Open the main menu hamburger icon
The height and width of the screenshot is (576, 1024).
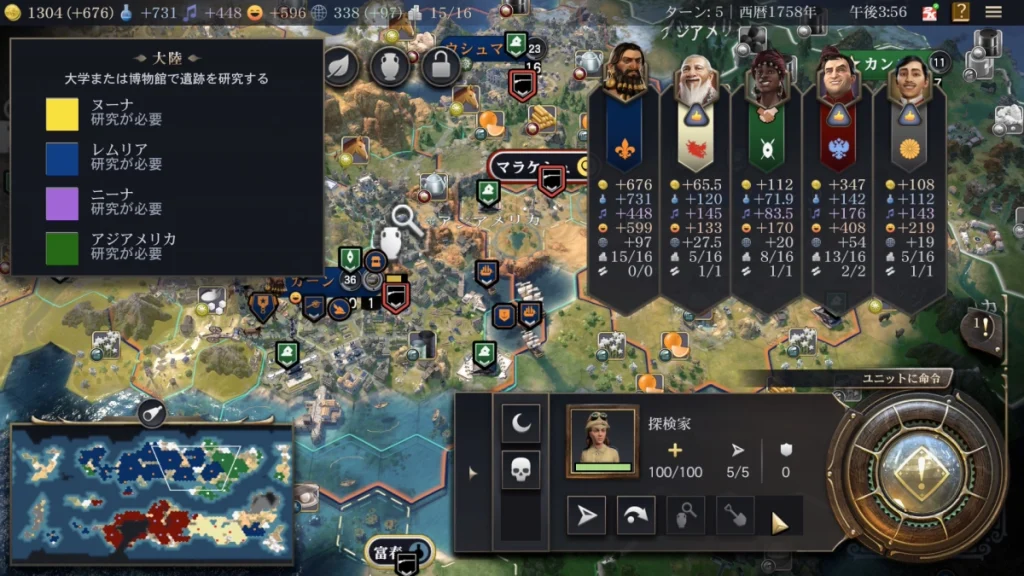[993, 12]
